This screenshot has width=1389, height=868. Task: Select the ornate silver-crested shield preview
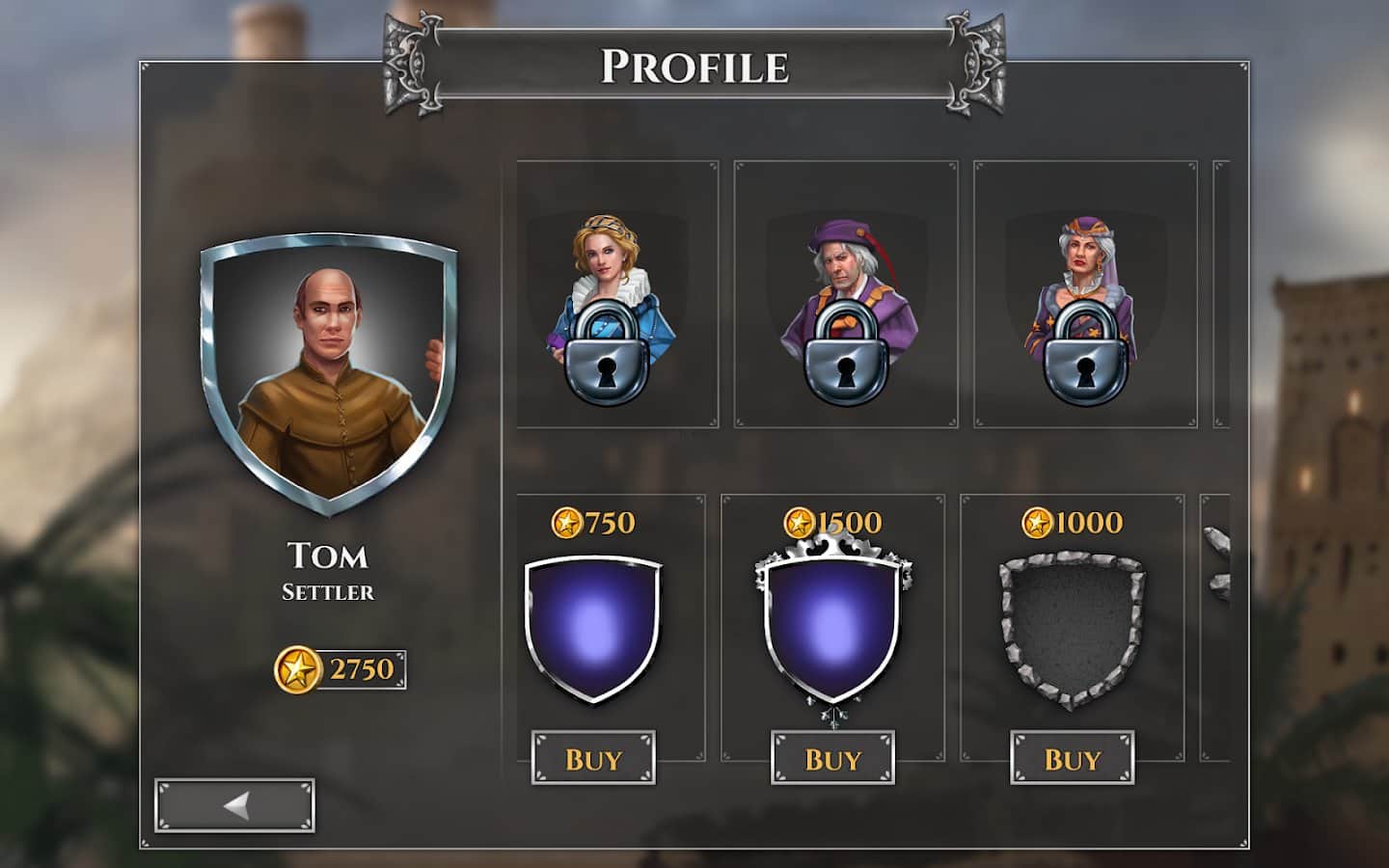pyautogui.click(x=832, y=627)
